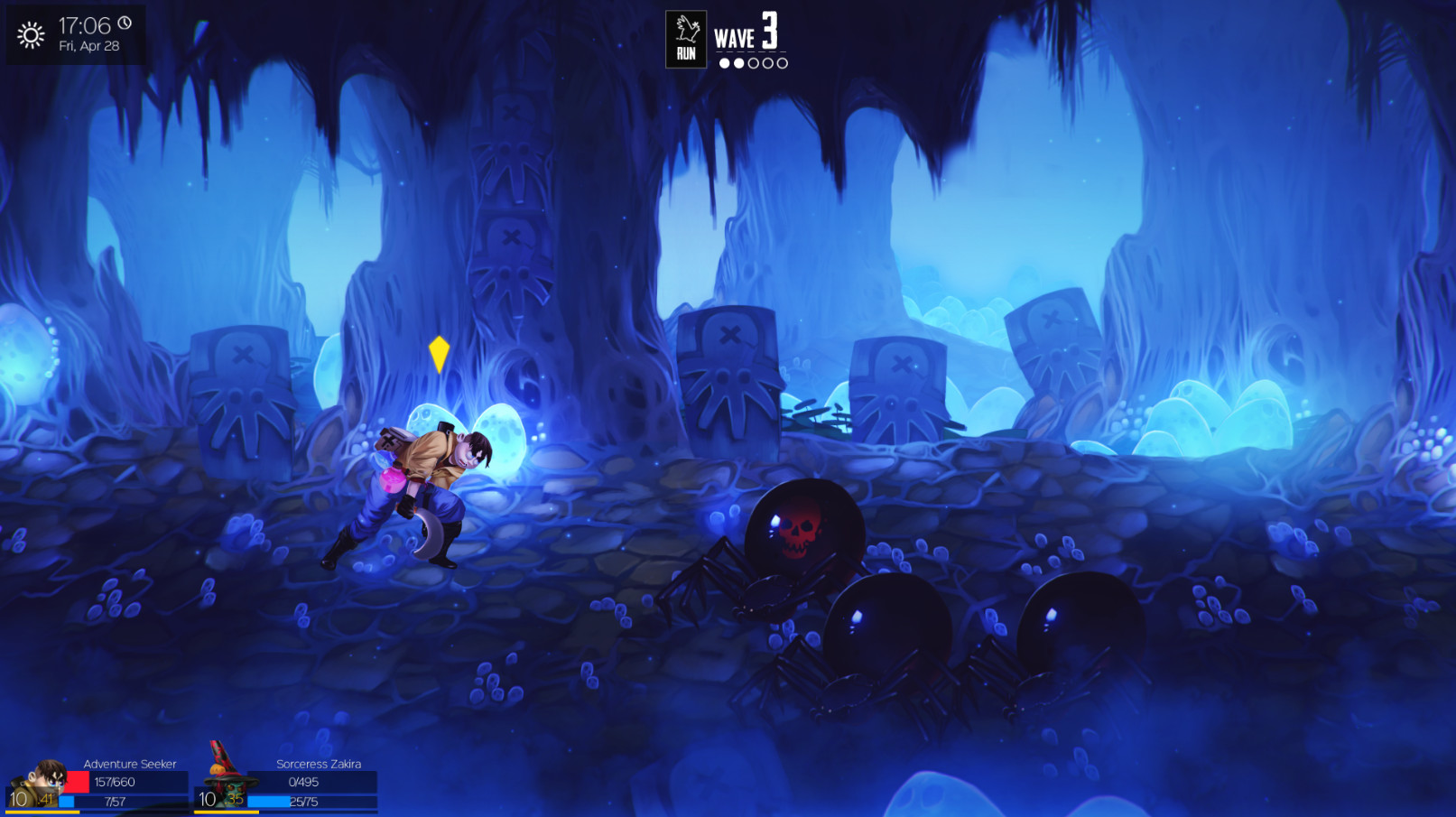Click the Adventure Seeker name label
Screen dimensions: 1456x817
pos(128,764)
